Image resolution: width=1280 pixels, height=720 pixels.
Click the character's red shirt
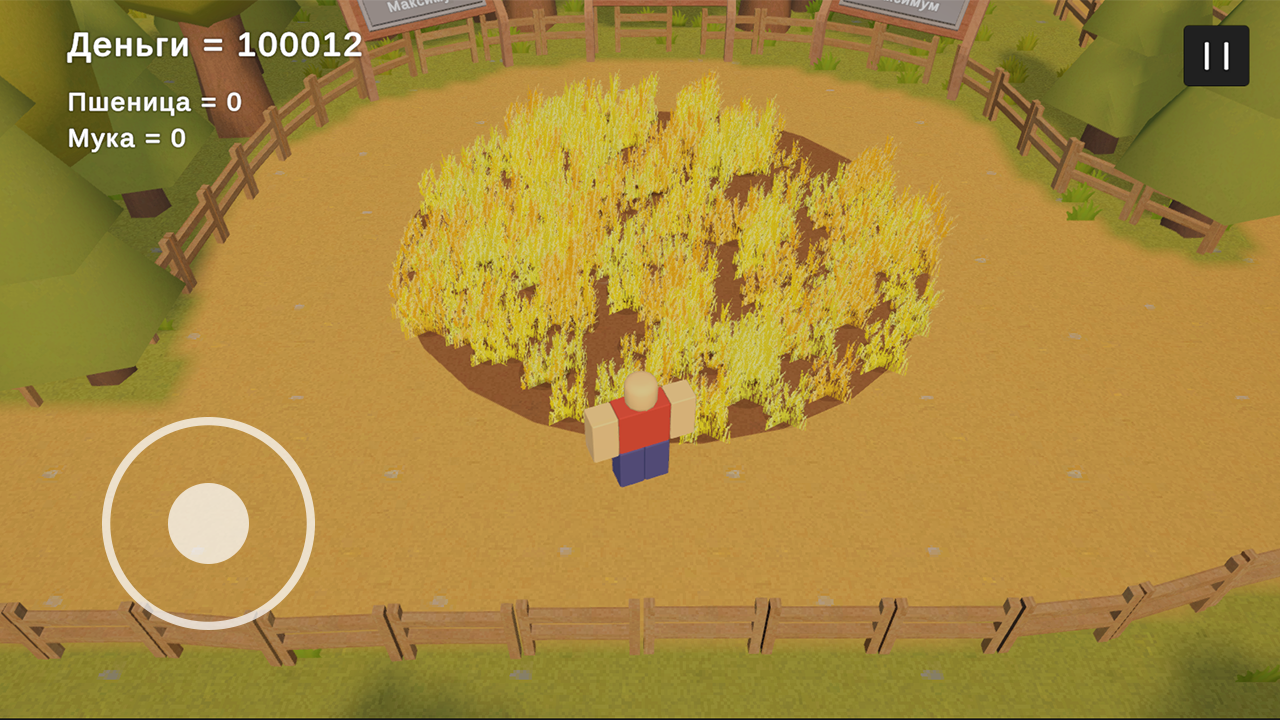pyautogui.click(x=640, y=425)
